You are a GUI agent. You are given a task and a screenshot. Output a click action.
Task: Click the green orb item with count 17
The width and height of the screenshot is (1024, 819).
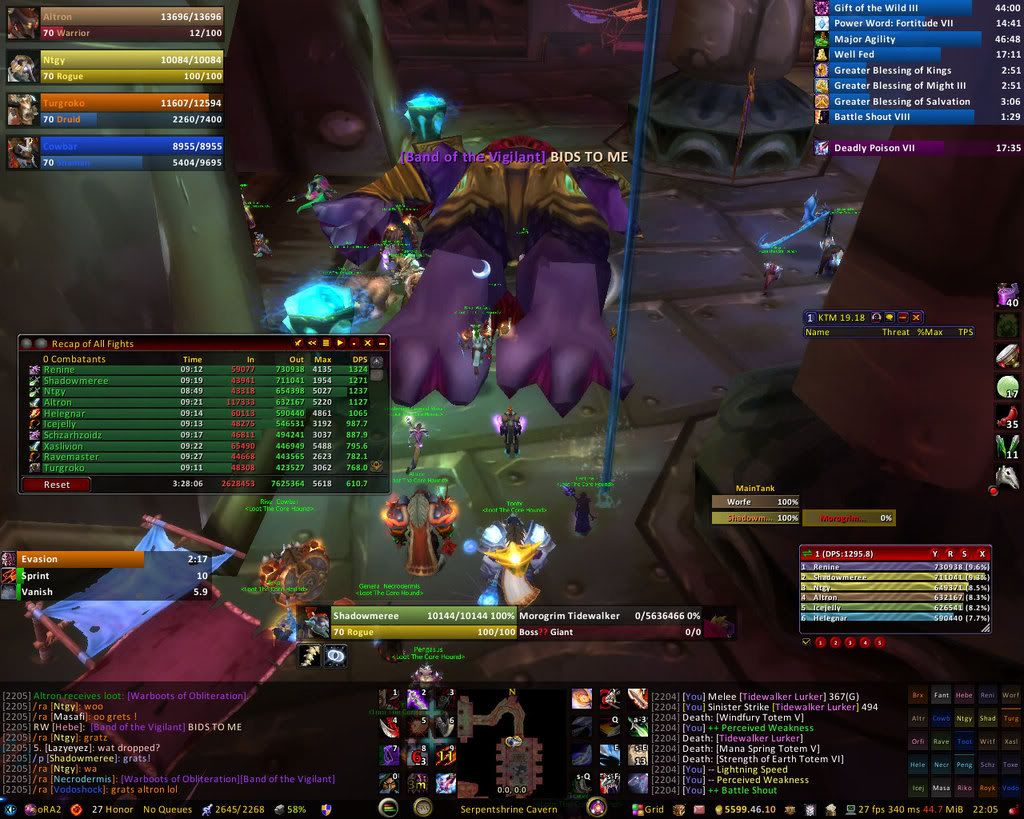[1007, 388]
